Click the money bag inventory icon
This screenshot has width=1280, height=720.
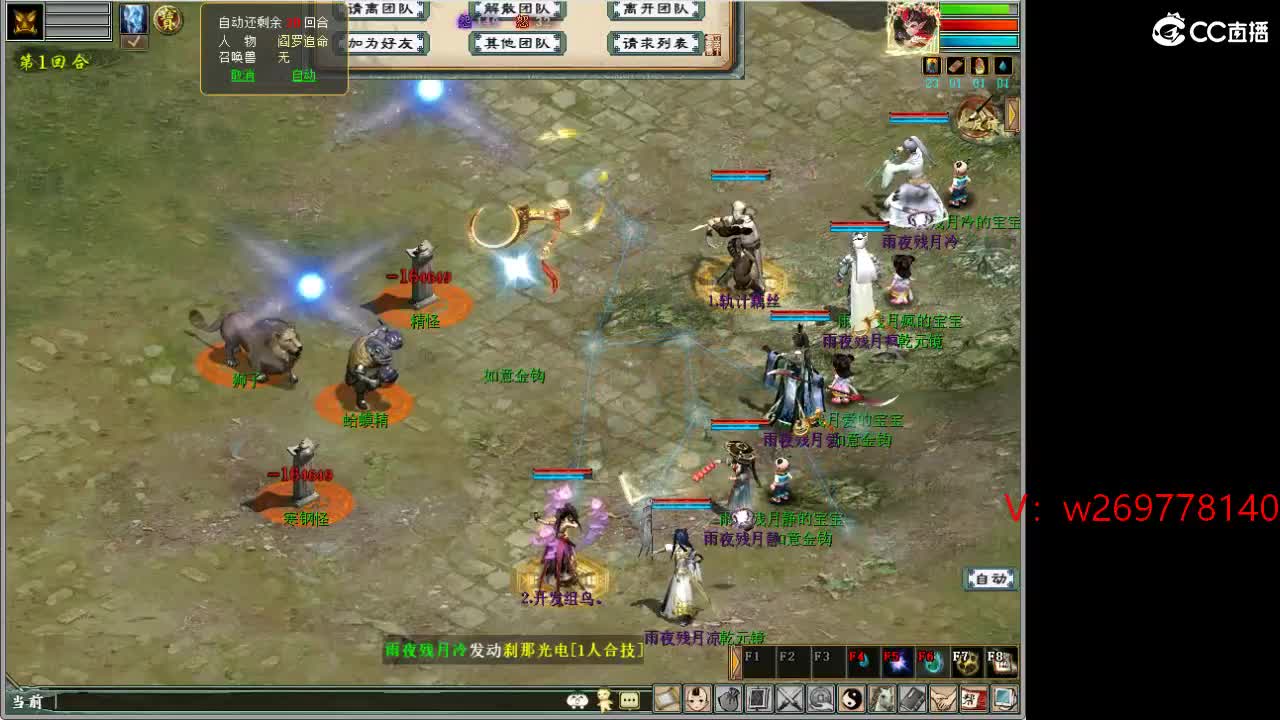[728, 700]
